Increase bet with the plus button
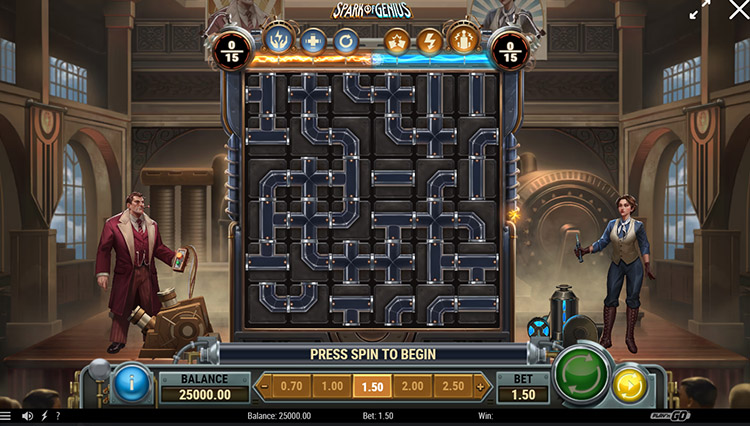This screenshot has width=750, height=426. tap(480, 385)
